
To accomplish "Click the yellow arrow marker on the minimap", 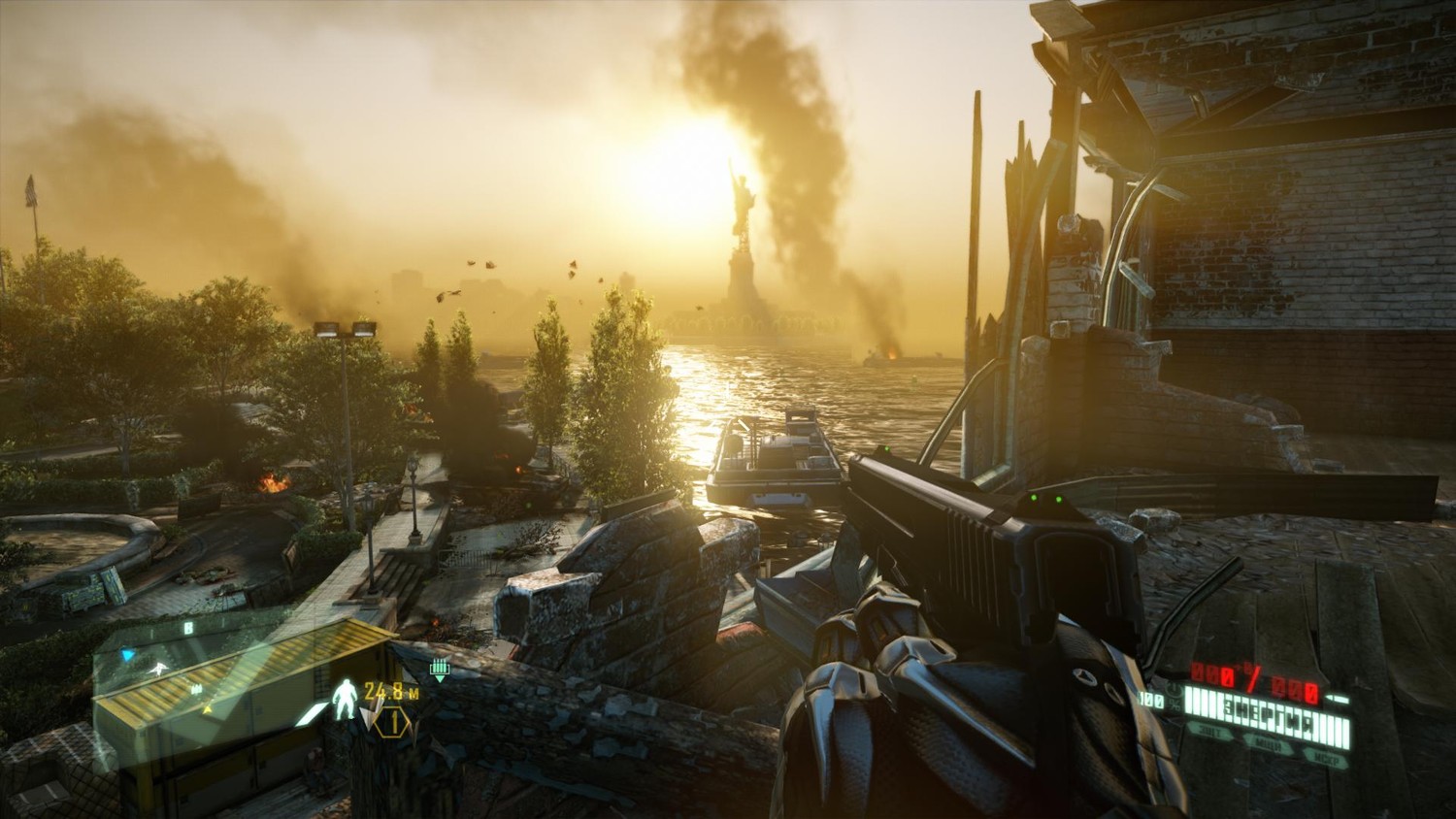I will pyautogui.click(x=208, y=709).
